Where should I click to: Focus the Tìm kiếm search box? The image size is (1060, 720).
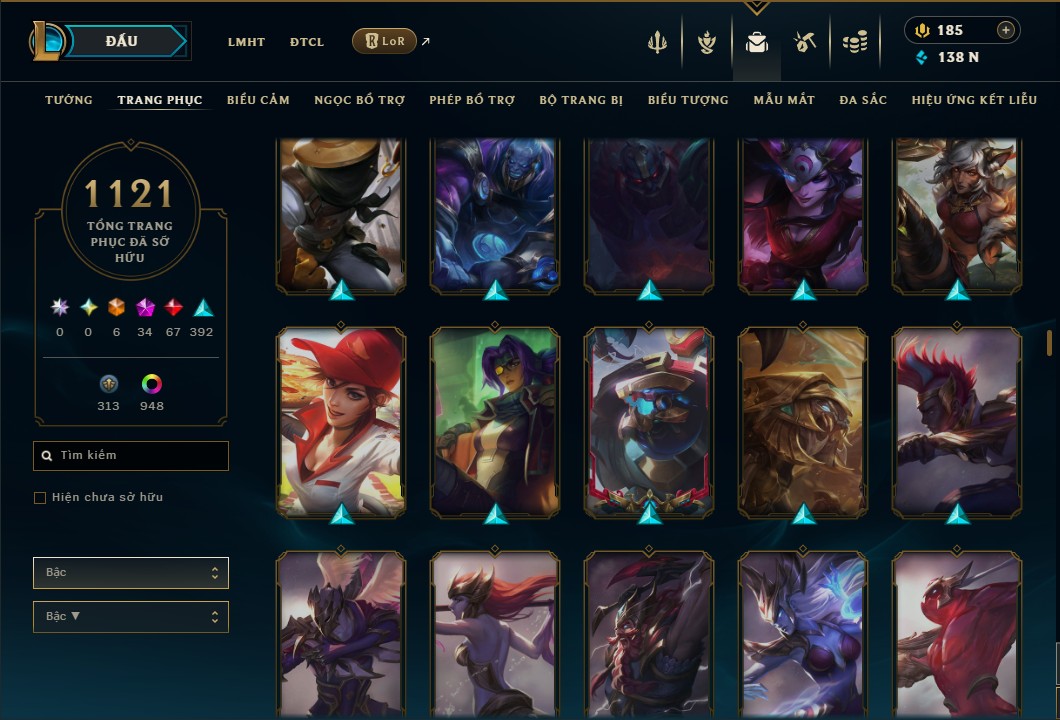tap(131, 456)
